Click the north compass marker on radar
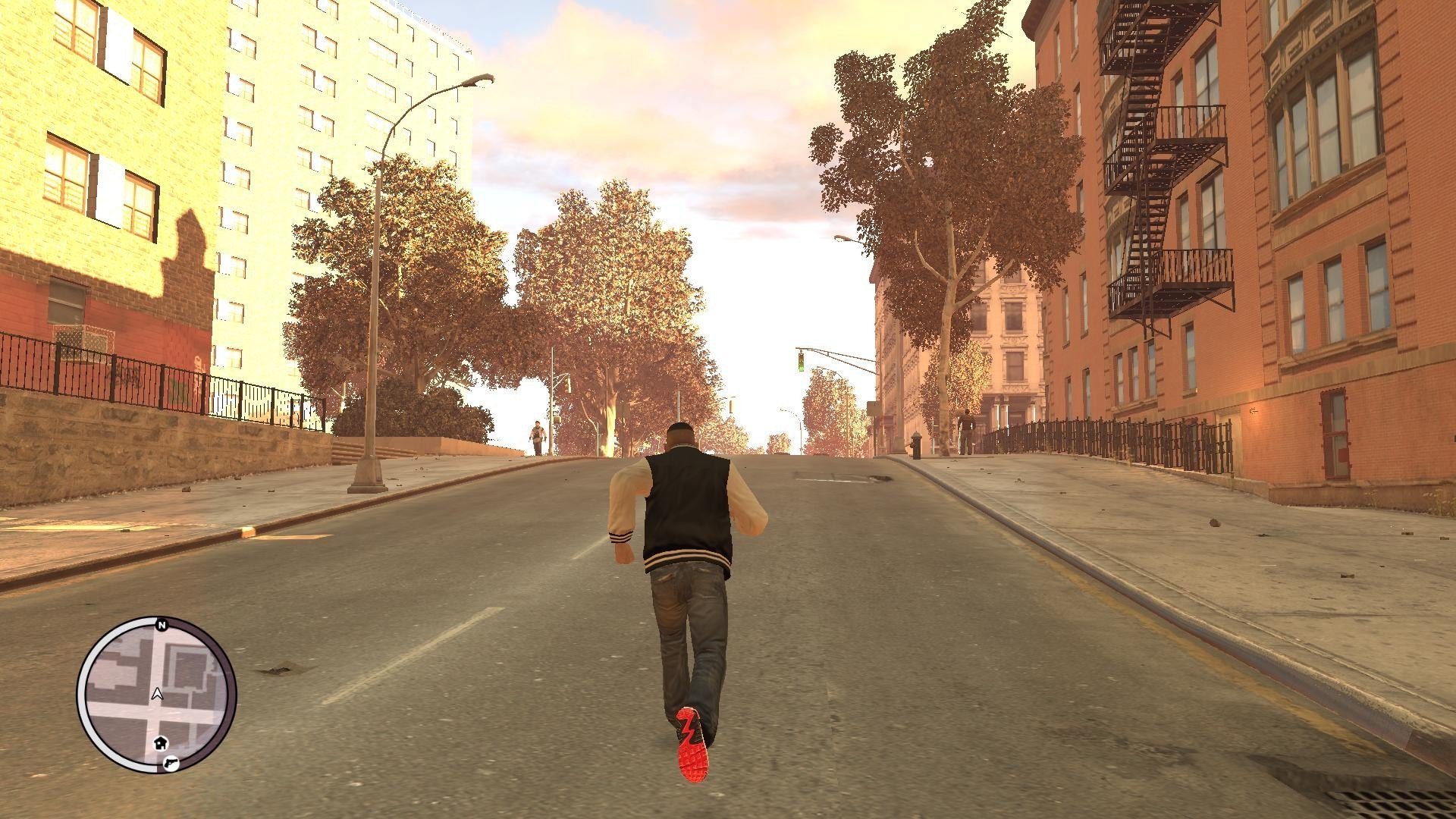The image size is (1456, 819). click(161, 625)
